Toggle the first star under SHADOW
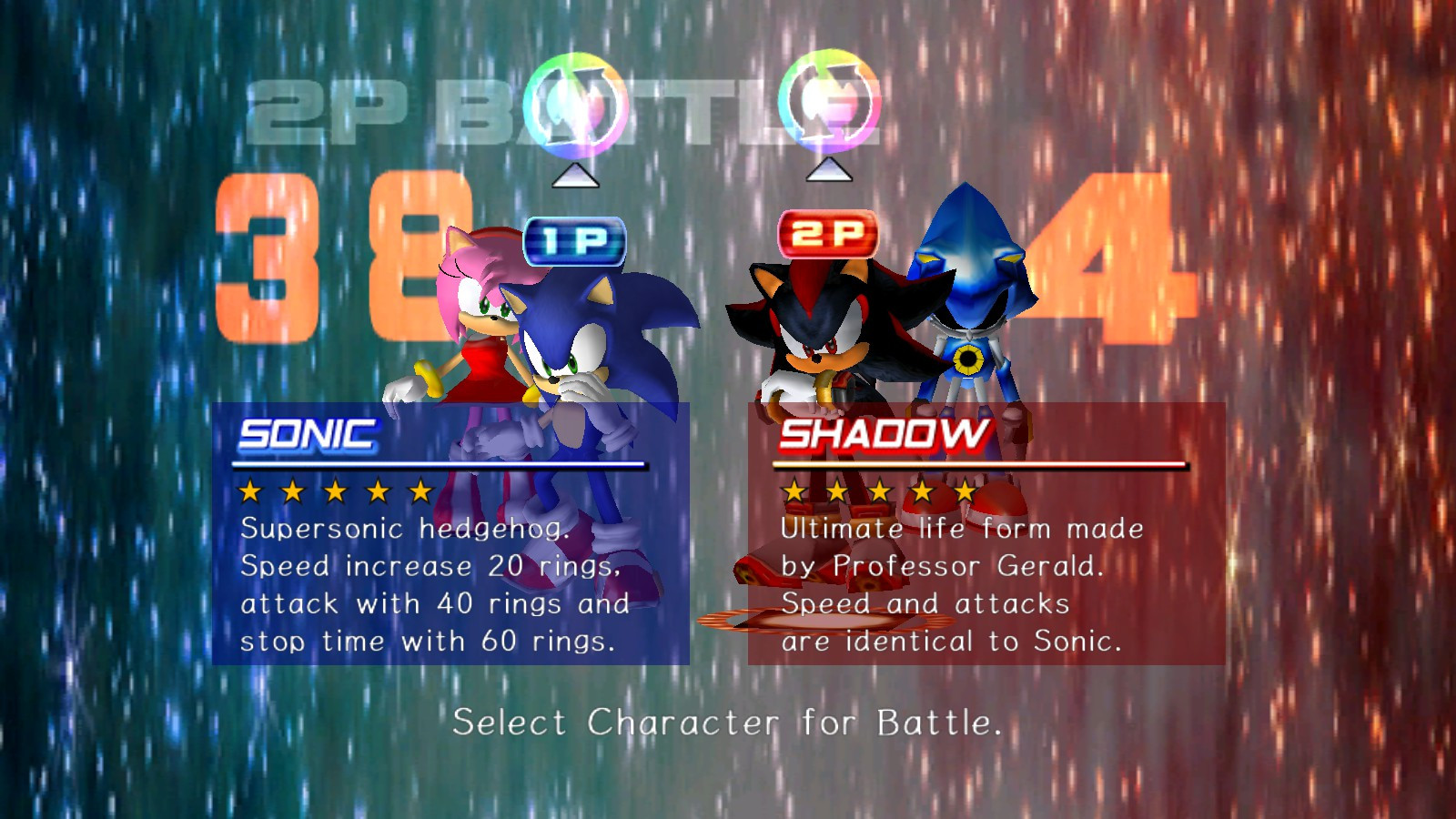The height and width of the screenshot is (819, 1456). point(796,491)
